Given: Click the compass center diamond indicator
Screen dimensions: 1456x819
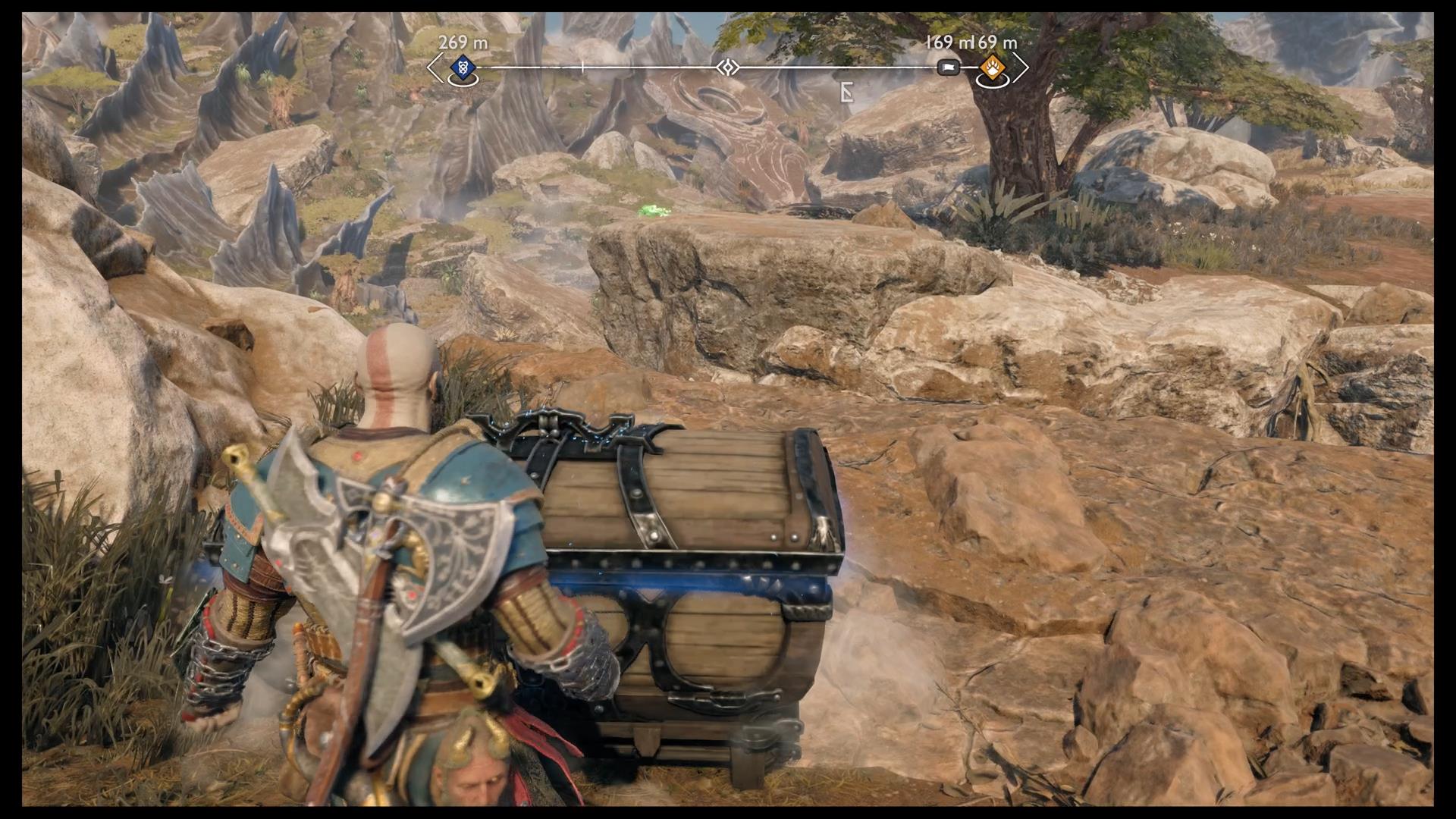Looking at the screenshot, I should coord(727,68).
